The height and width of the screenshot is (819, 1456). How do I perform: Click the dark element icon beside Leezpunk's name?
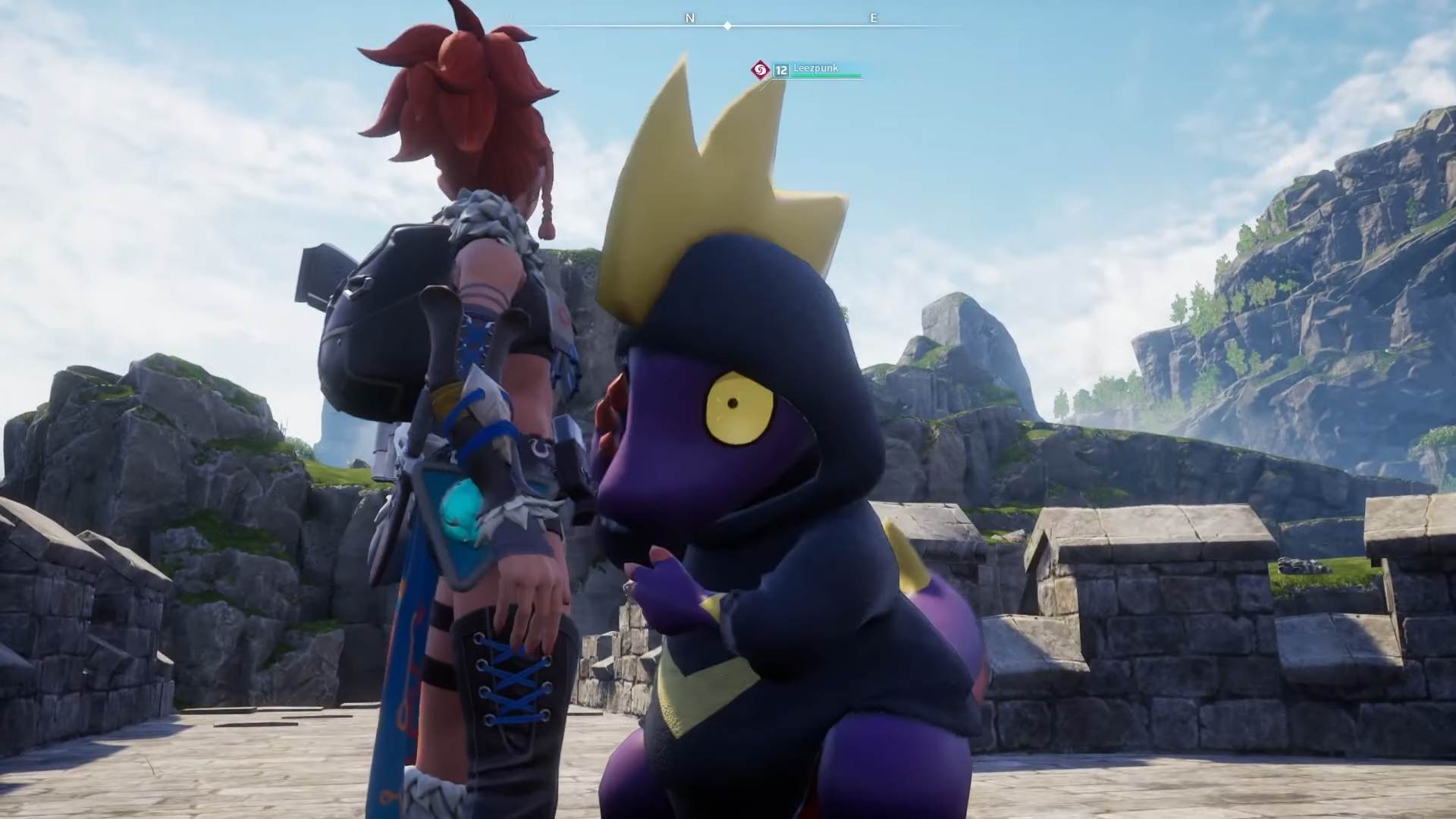coord(759,71)
